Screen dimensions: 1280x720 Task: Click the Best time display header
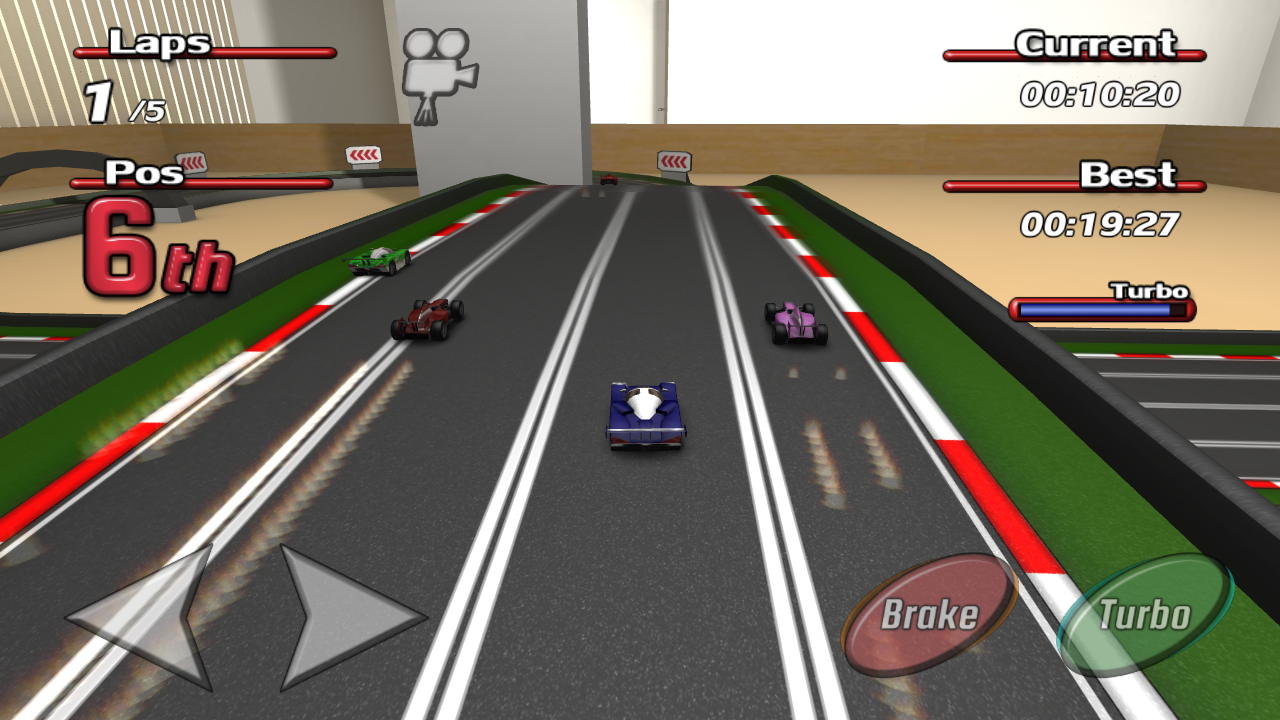click(x=1125, y=173)
